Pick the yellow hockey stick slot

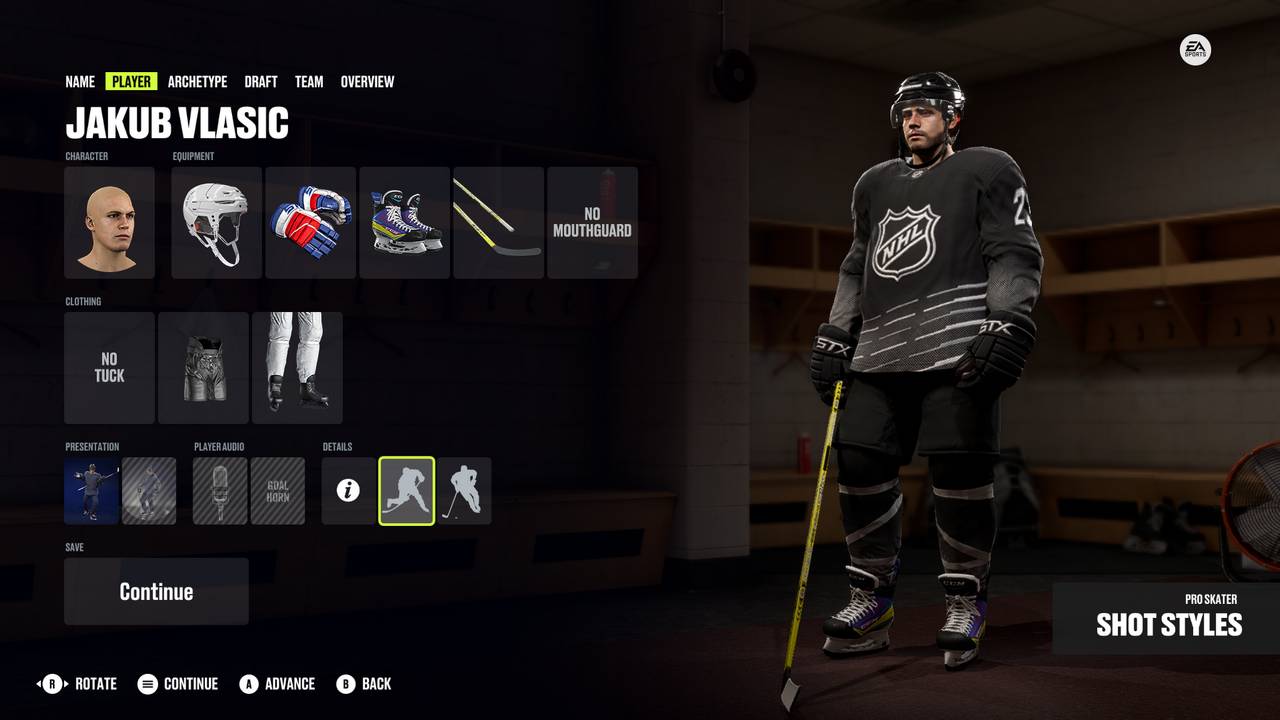[x=498, y=222]
